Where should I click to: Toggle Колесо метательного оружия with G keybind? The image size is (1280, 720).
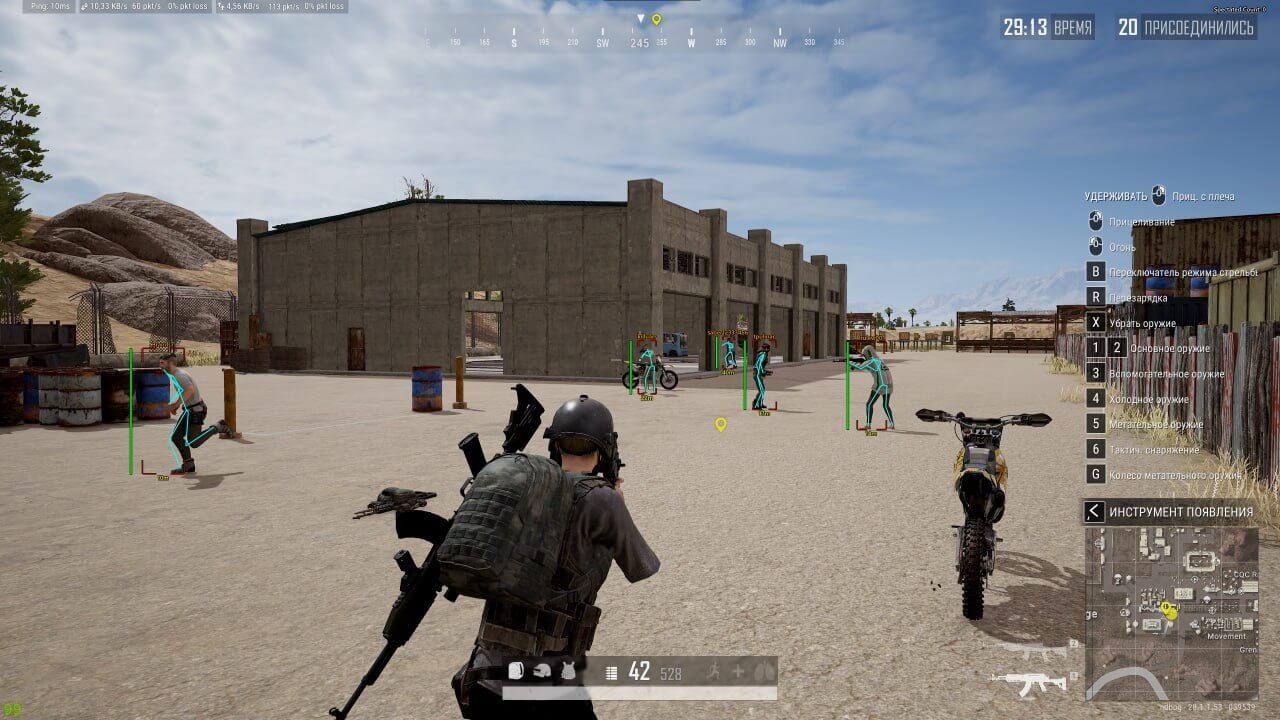pos(1095,473)
